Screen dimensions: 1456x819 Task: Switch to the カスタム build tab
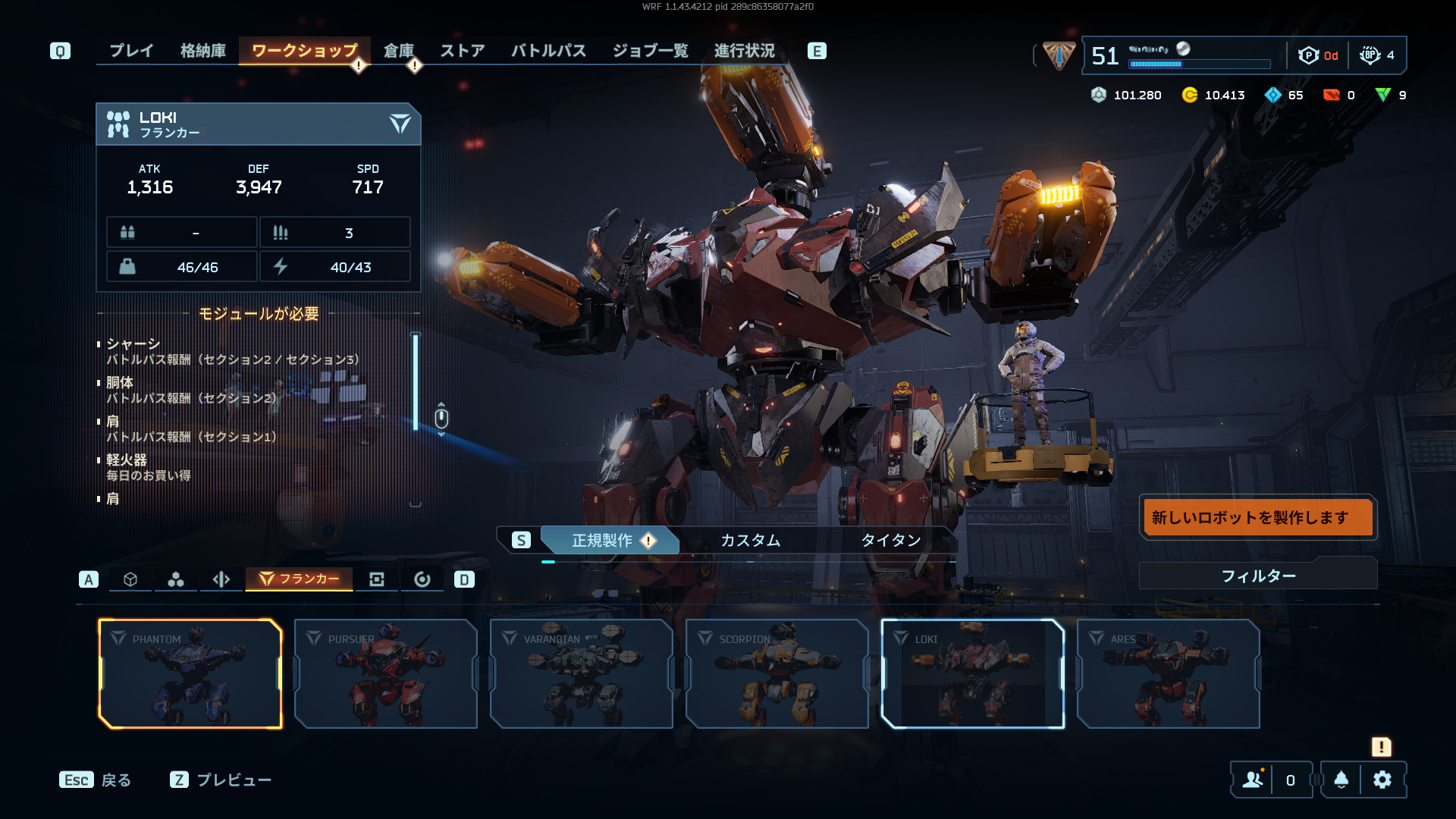(x=750, y=540)
